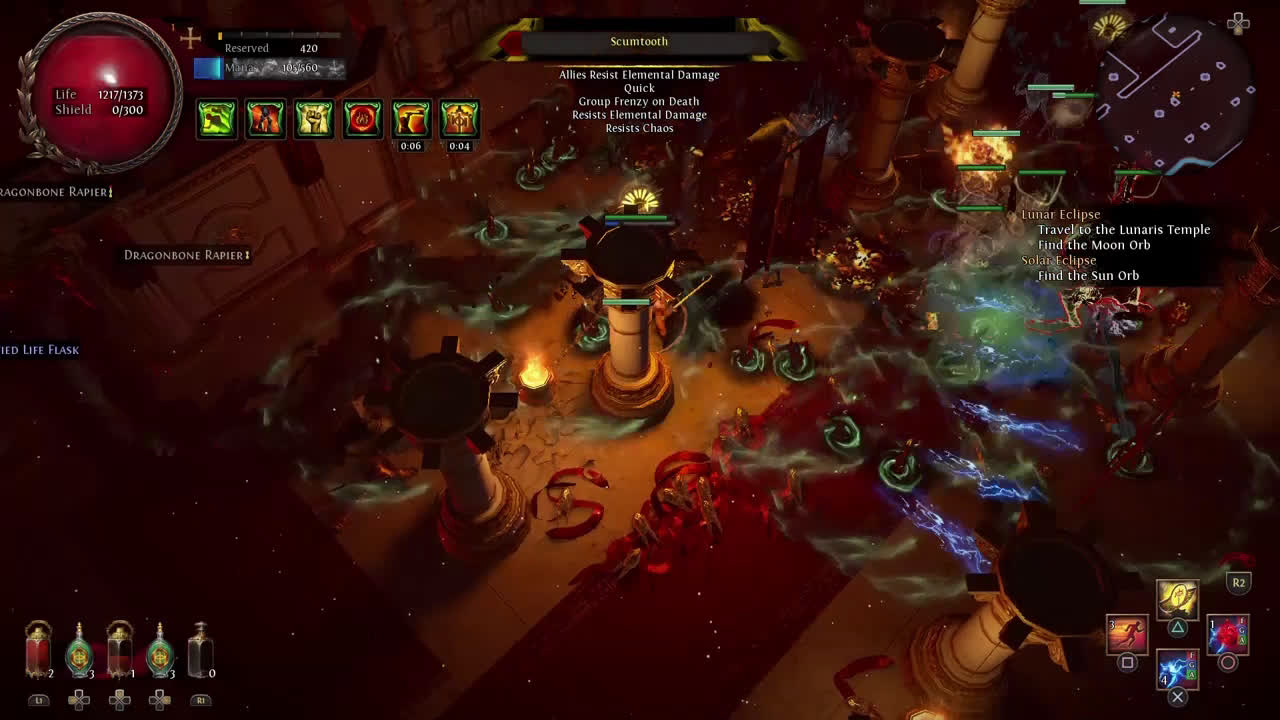Image resolution: width=1280 pixels, height=720 pixels.
Task: Cast the red orb lightning skill
Action: coord(1227,635)
